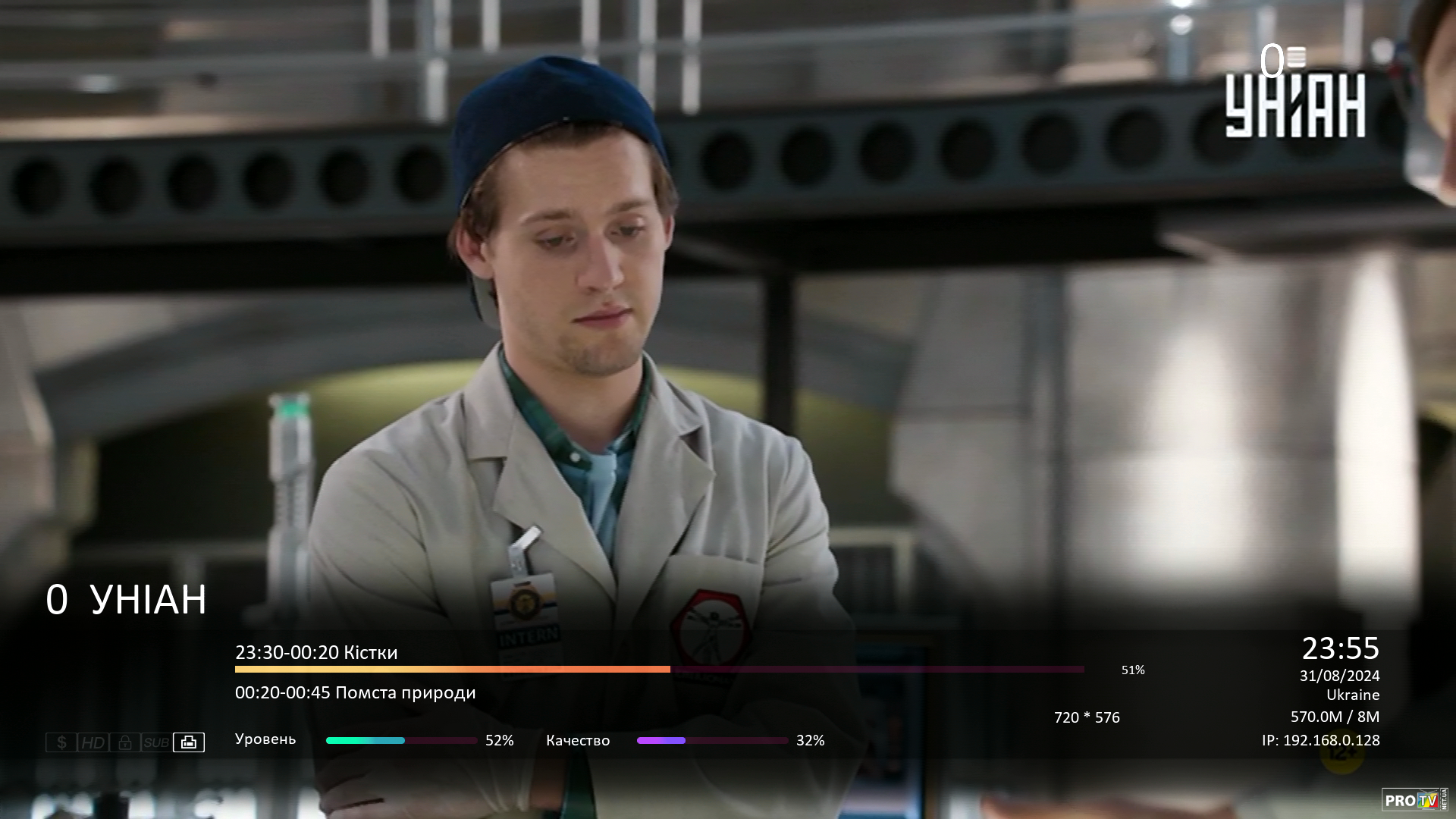Click the padlock channel lock icon
1456x819 pixels.
125,742
